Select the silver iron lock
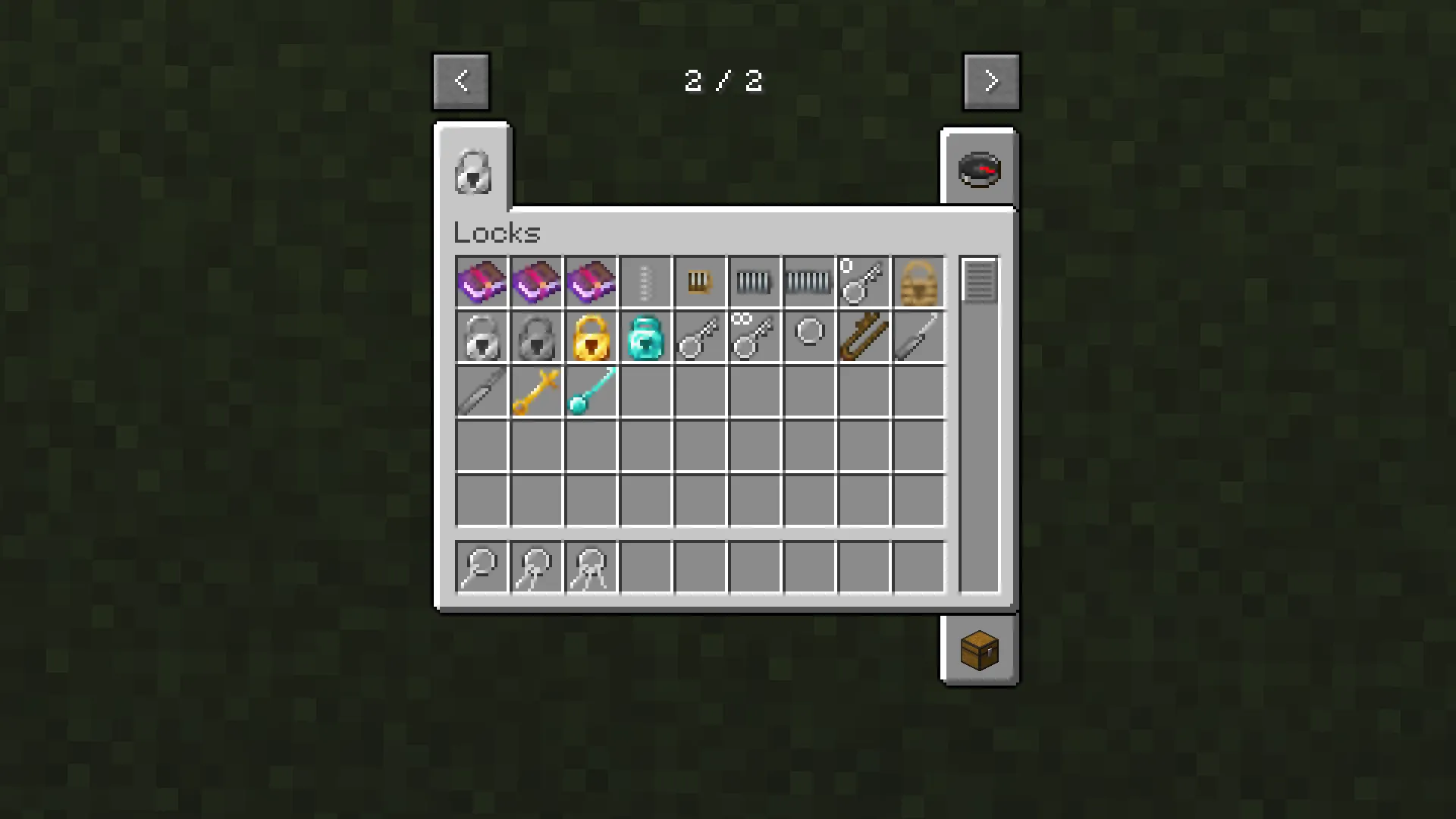 (x=481, y=337)
